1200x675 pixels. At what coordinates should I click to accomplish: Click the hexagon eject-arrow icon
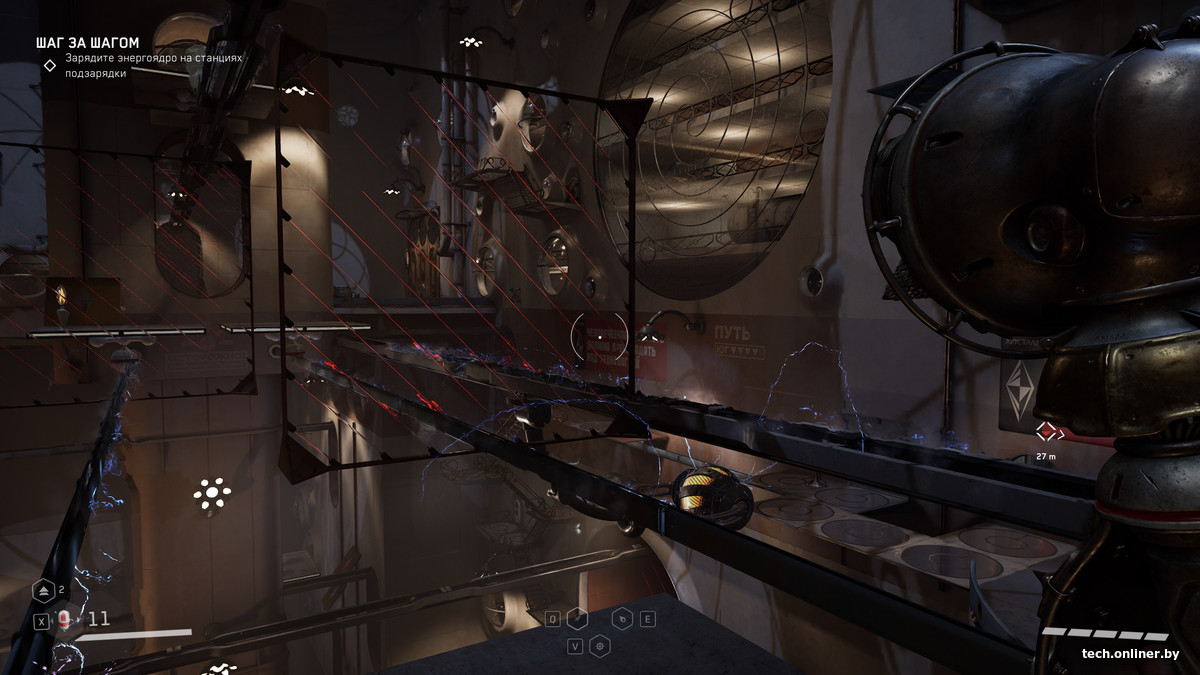[x=44, y=591]
